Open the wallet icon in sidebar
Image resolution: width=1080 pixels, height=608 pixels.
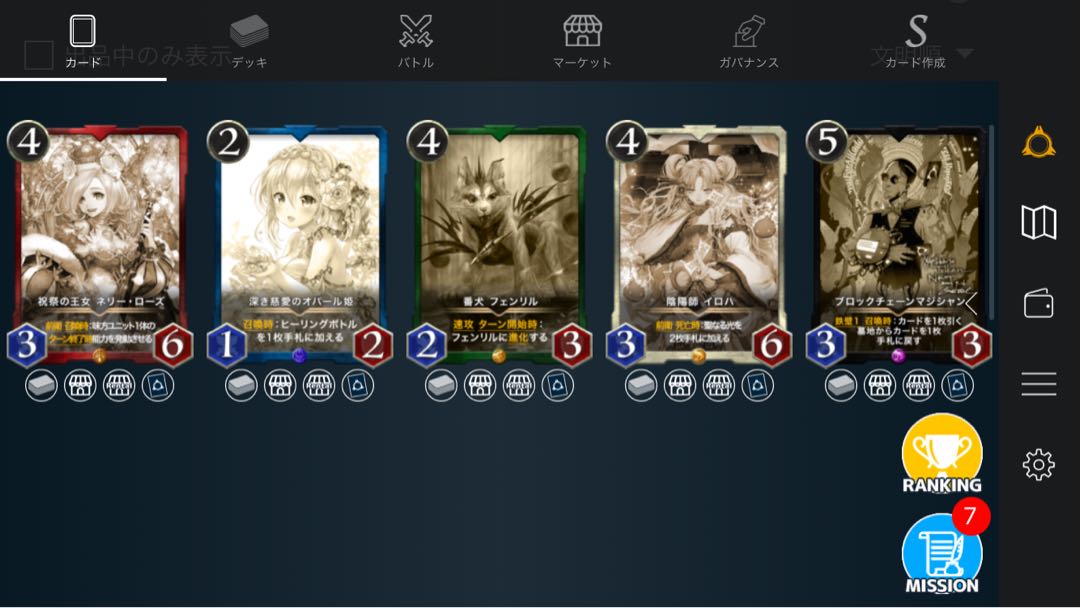[x=1039, y=303]
